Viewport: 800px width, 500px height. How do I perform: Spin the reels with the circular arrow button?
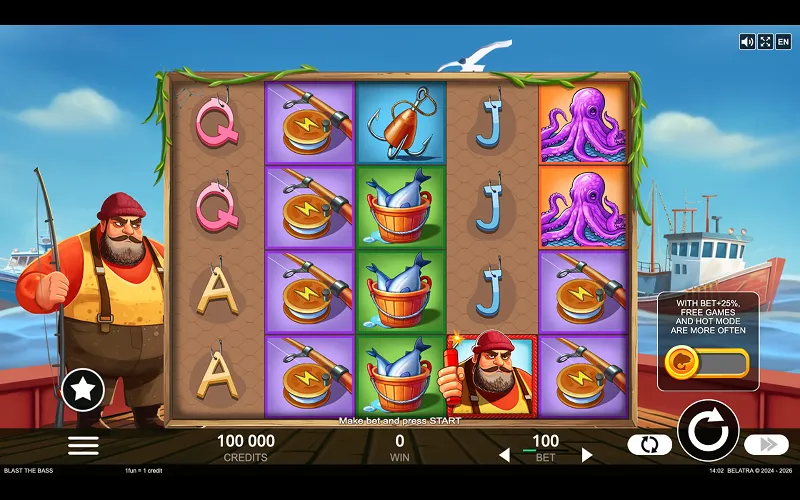(x=708, y=431)
